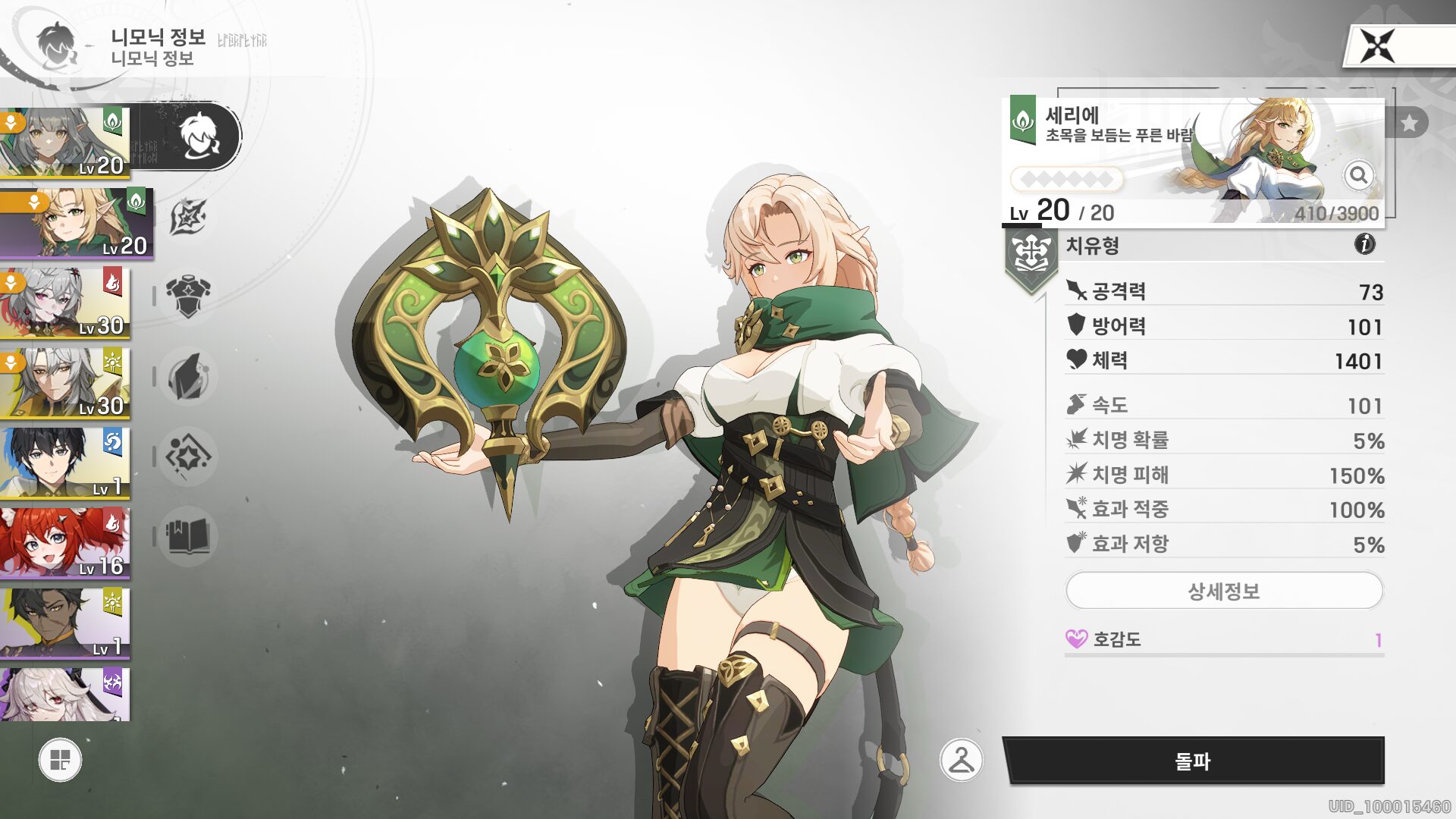Choose the black-haired Lv 1 water character
Image resolution: width=1456 pixels, height=819 pixels.
65,463
